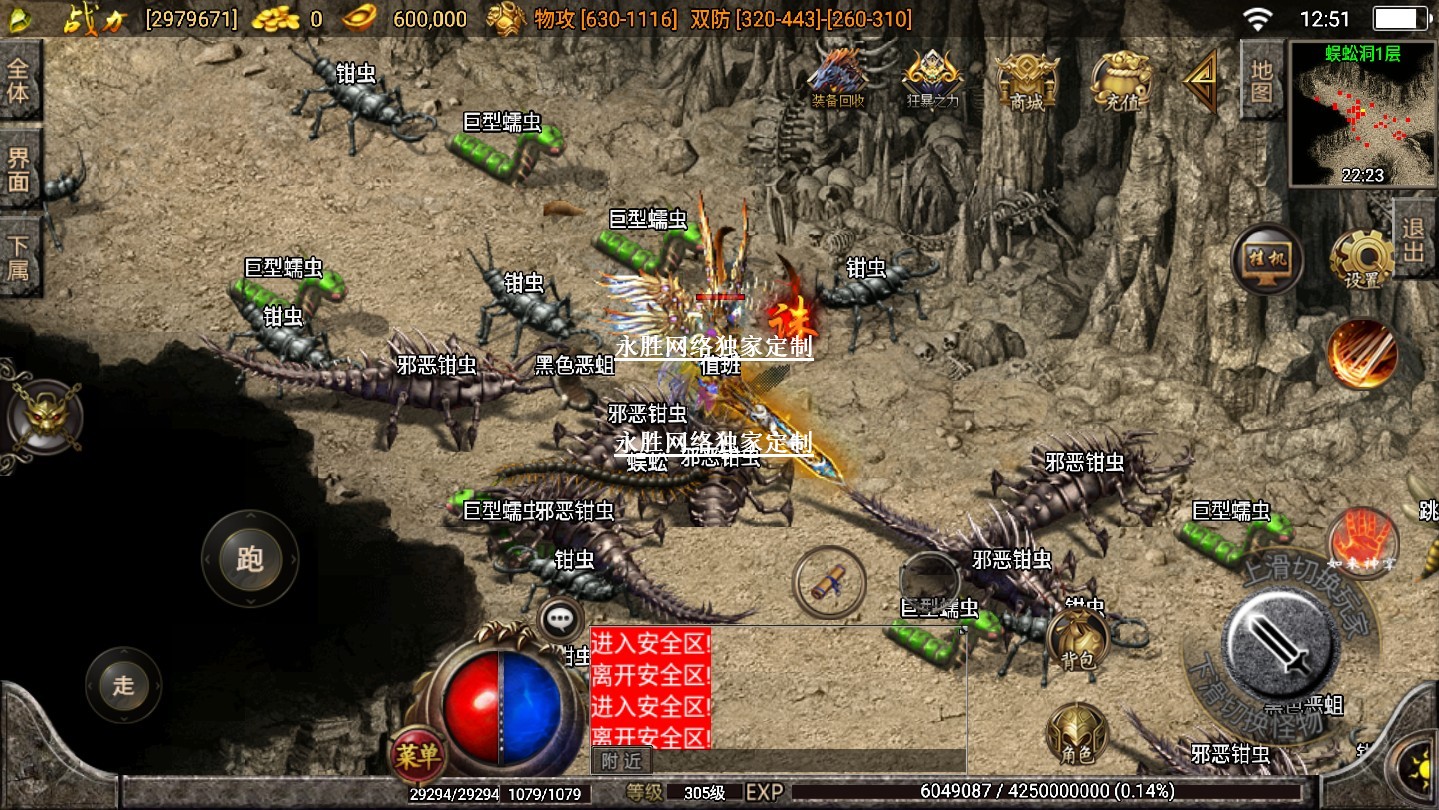Use the scroll item quick slot
This screenshot has height=810, width=1439.
point(829,582)
